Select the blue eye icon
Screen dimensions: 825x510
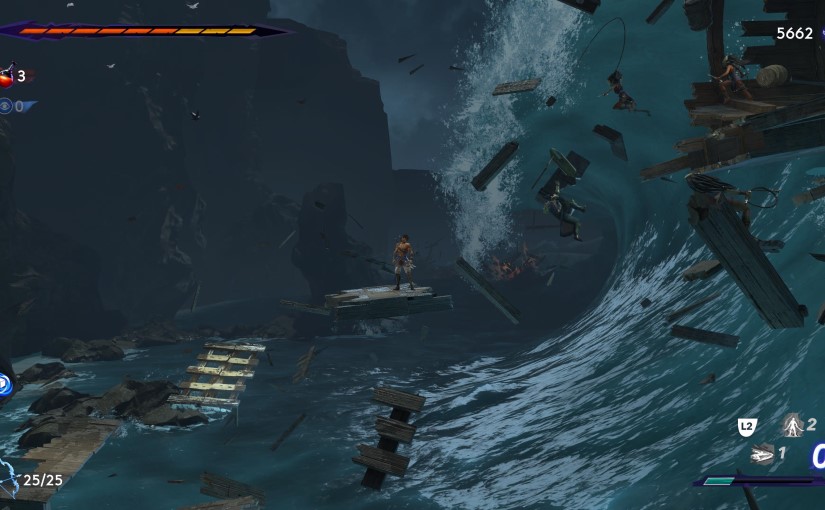click(6, 106)
